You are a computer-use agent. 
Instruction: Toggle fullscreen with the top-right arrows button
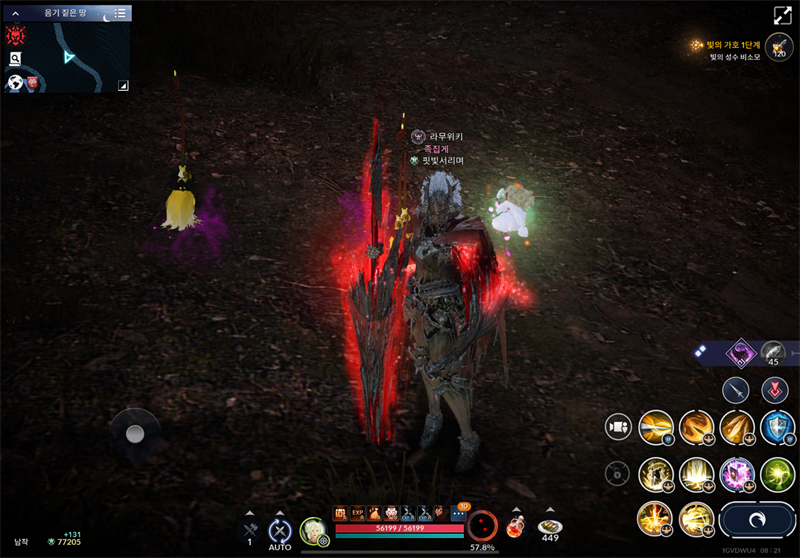[782, 16]
